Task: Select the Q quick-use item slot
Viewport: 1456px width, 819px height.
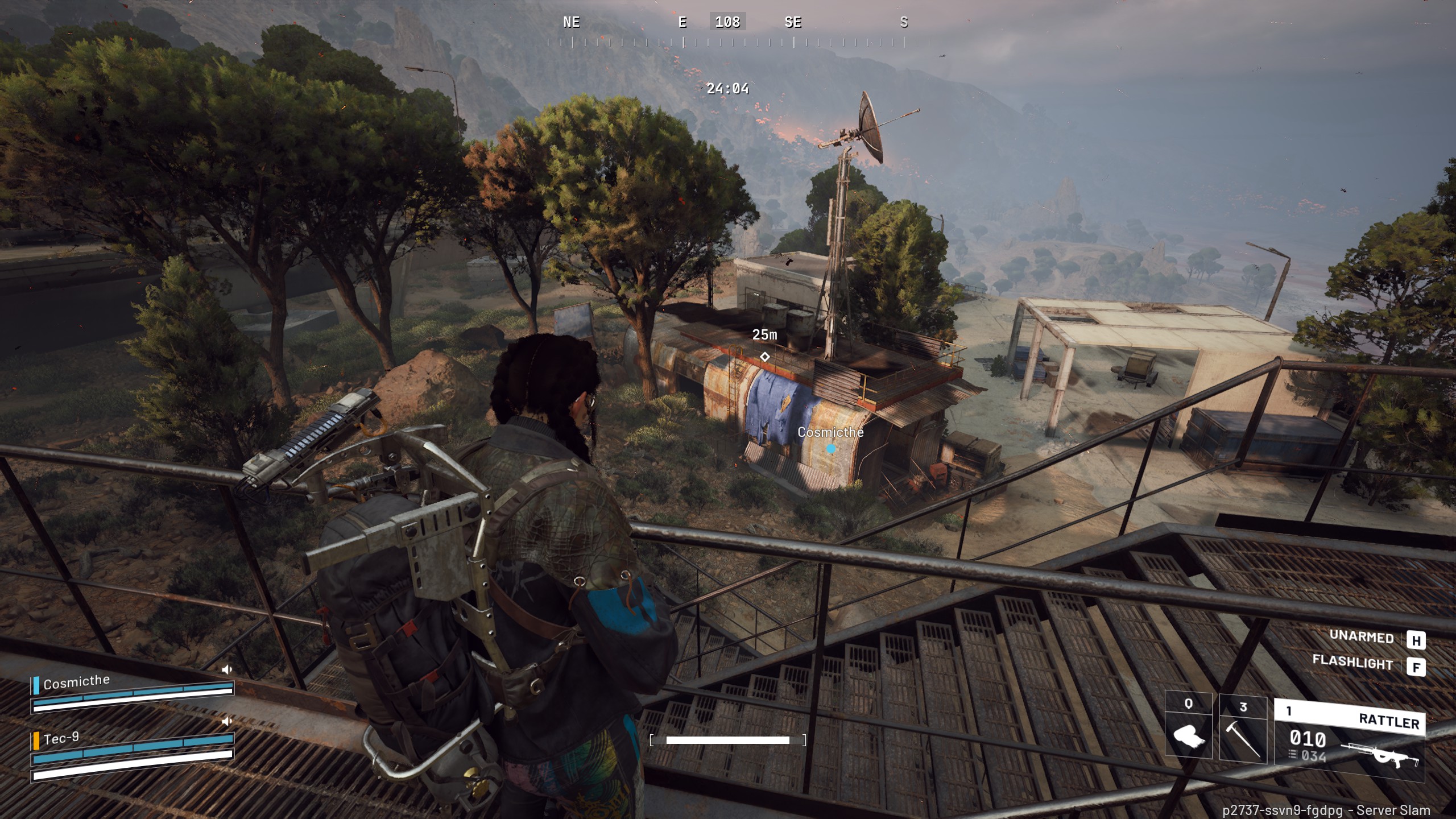Action: coord(1188,732)
